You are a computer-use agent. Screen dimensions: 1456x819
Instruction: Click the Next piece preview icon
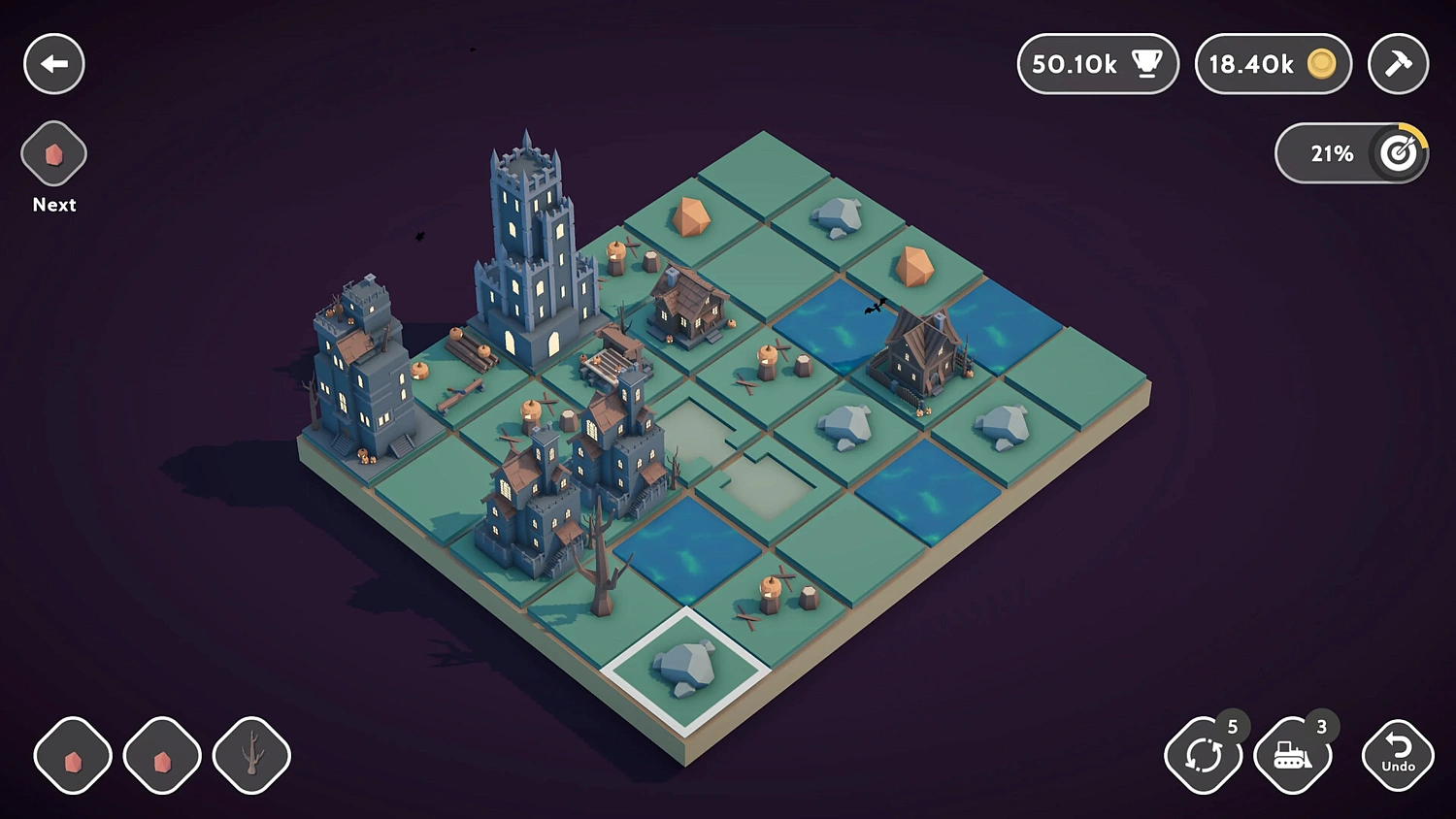coord(53,153)
